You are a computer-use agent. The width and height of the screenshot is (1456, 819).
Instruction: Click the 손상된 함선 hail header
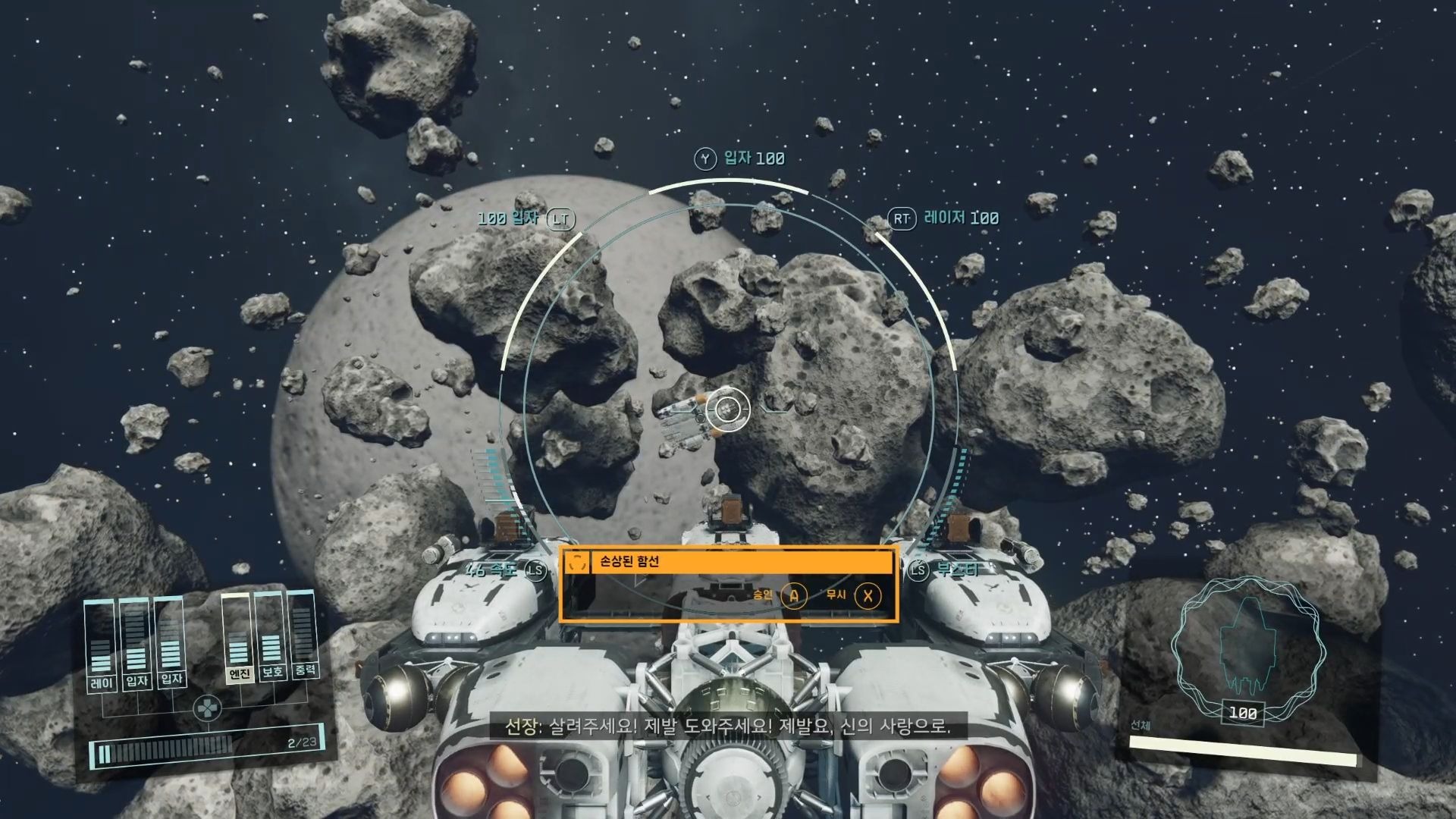point(728,562)
